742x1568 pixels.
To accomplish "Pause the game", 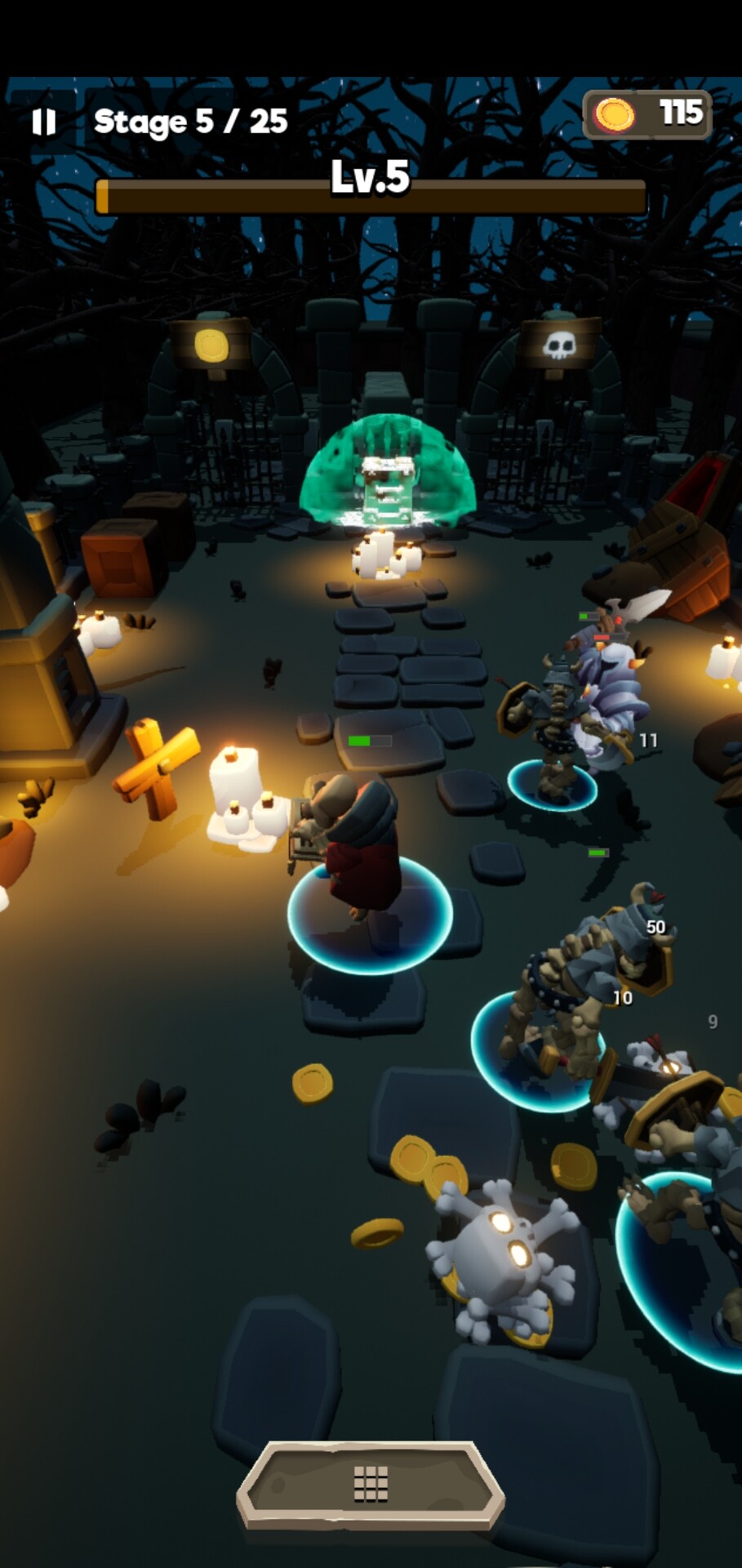I will (x=44, y=122).
